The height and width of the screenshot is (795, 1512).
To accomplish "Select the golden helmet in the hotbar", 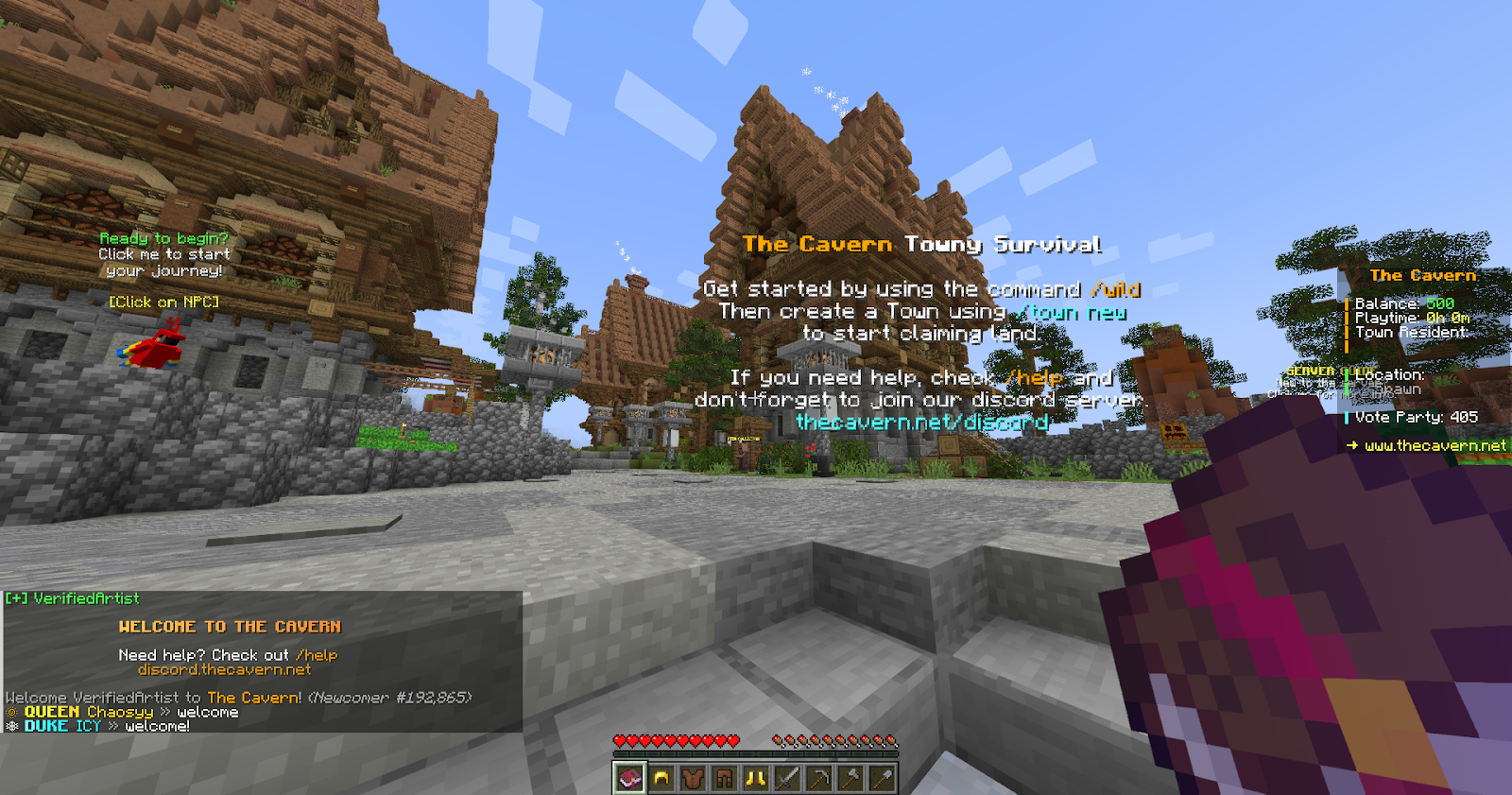I will coord(661,778).
